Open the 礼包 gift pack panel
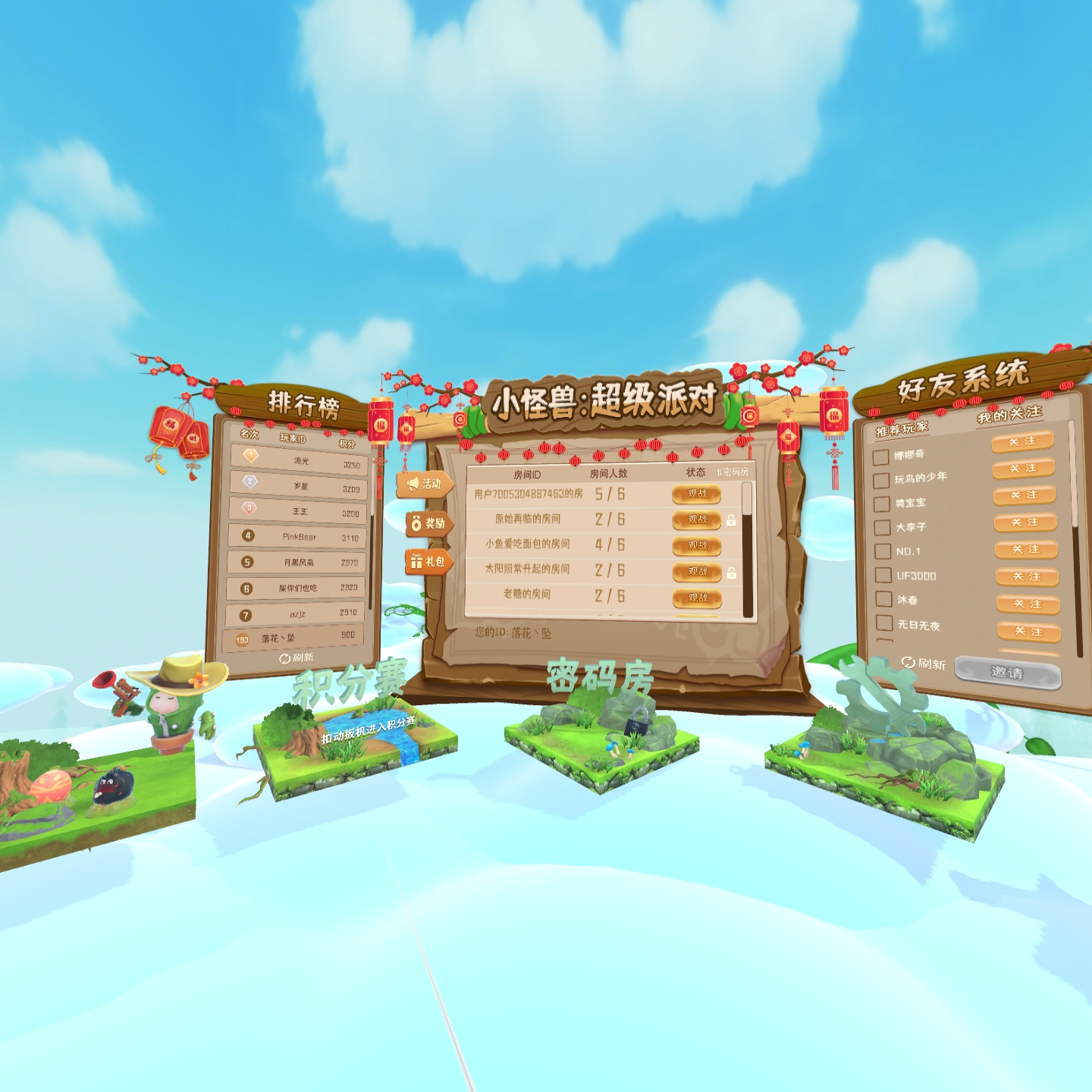 428,563
